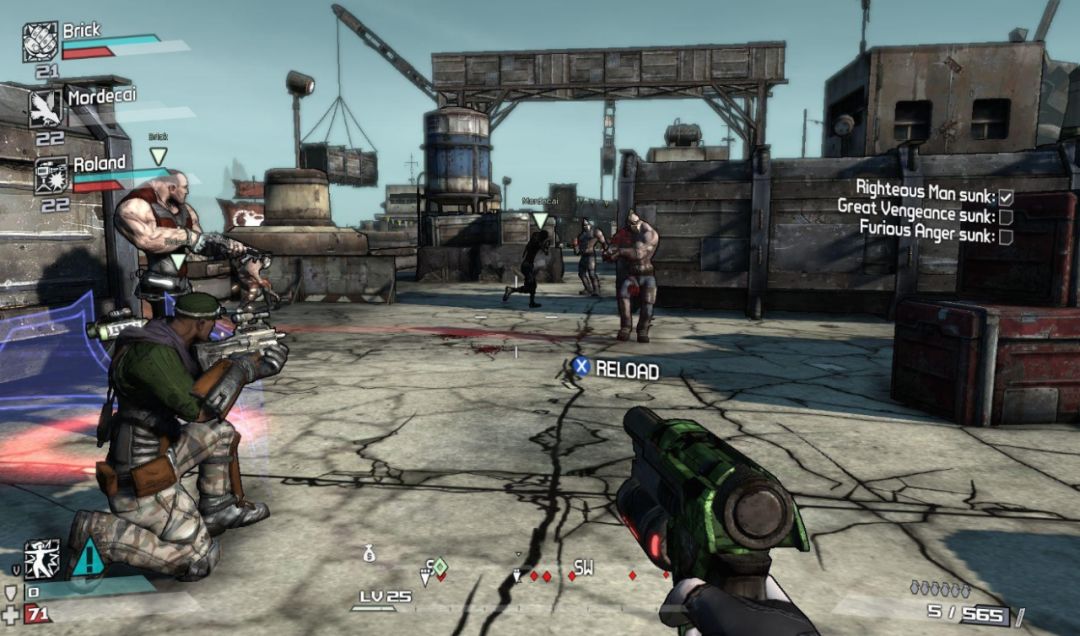Click the money bag marker on compass
The width and height of the screenshot is (1080, 636).
pyautogui.click(x=369, y=553)
